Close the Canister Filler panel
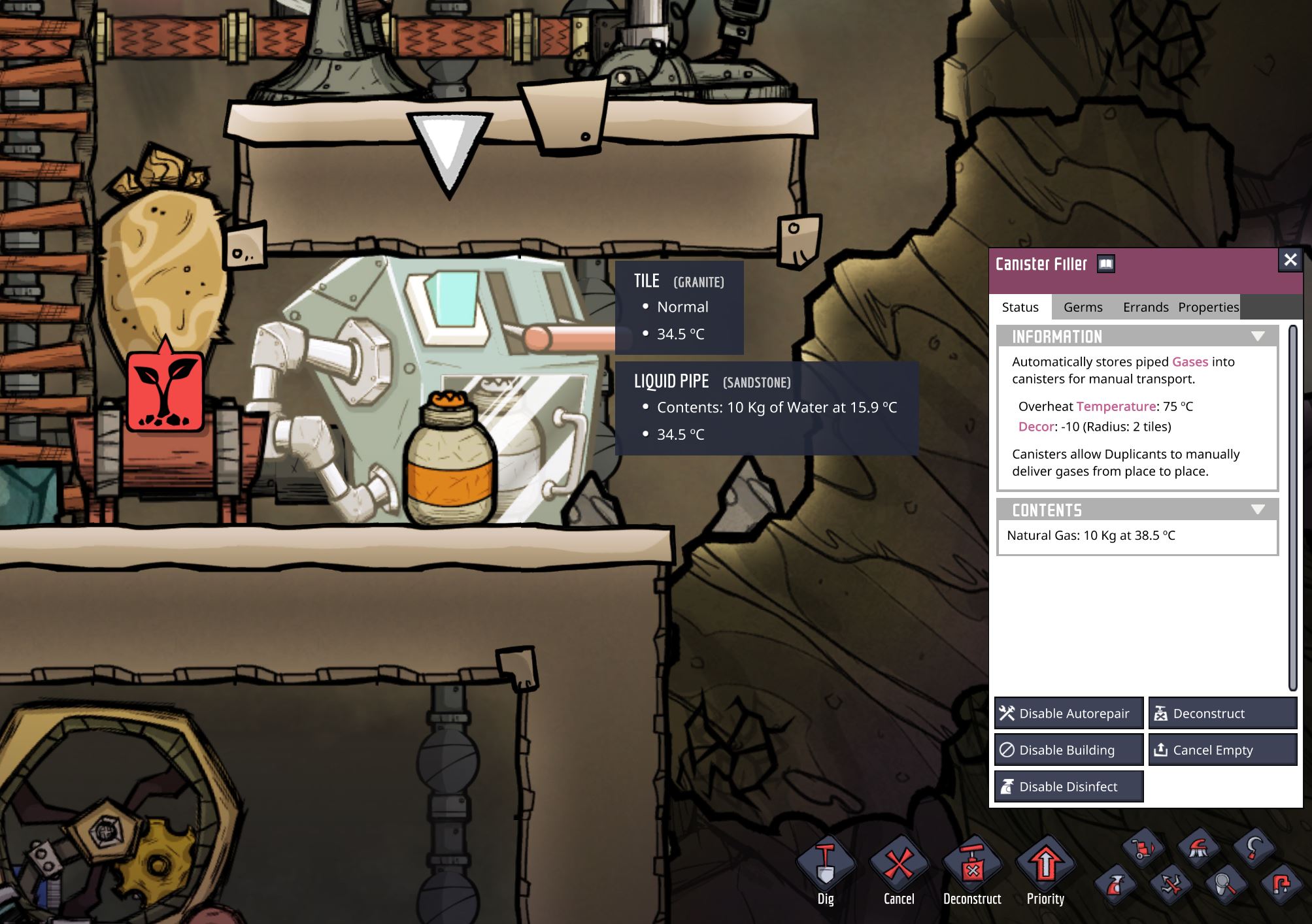Image resolution: width=1312 pixels, height=924 pixels. point(1290,259)
